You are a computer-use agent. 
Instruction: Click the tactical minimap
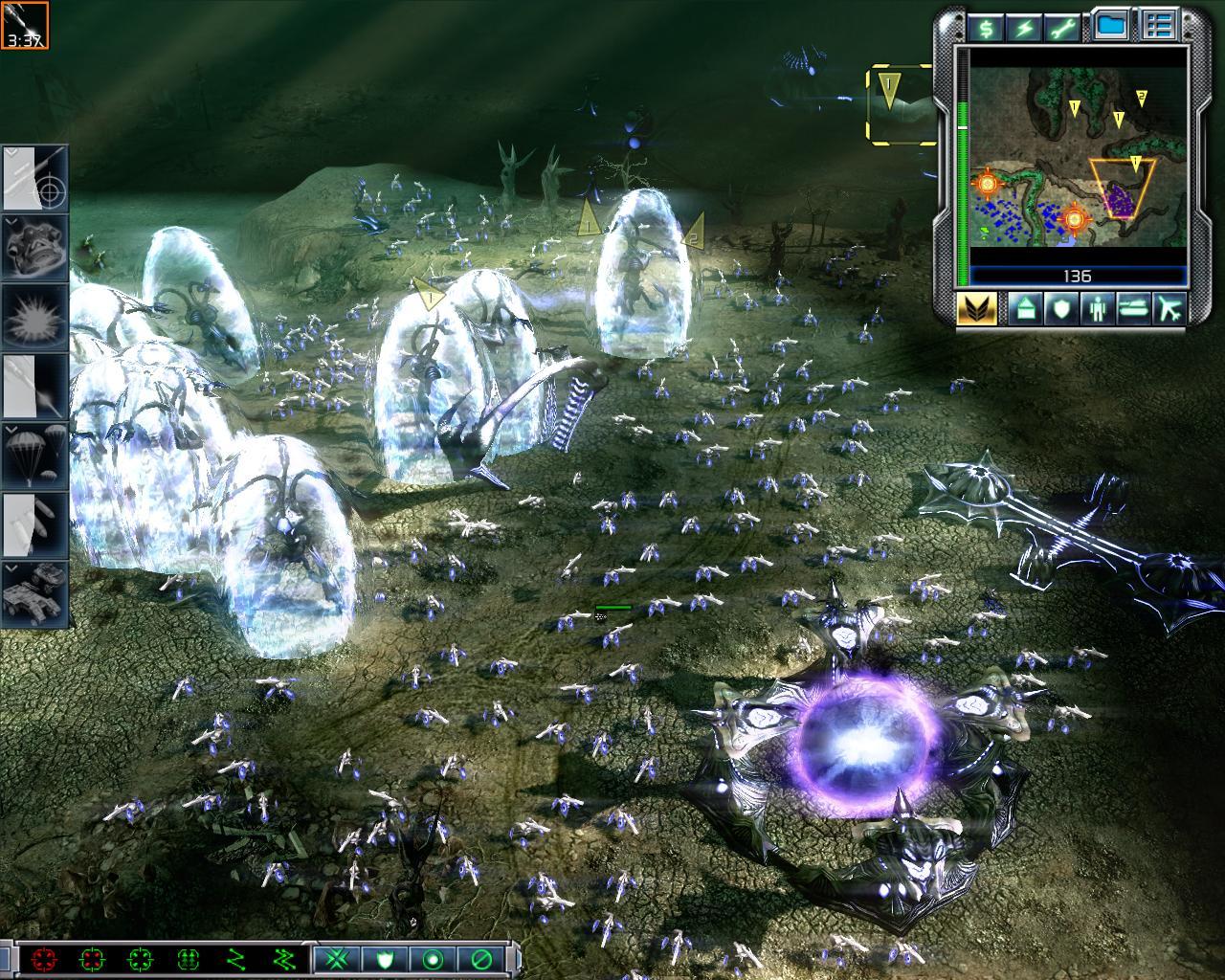click(1079, 157)
